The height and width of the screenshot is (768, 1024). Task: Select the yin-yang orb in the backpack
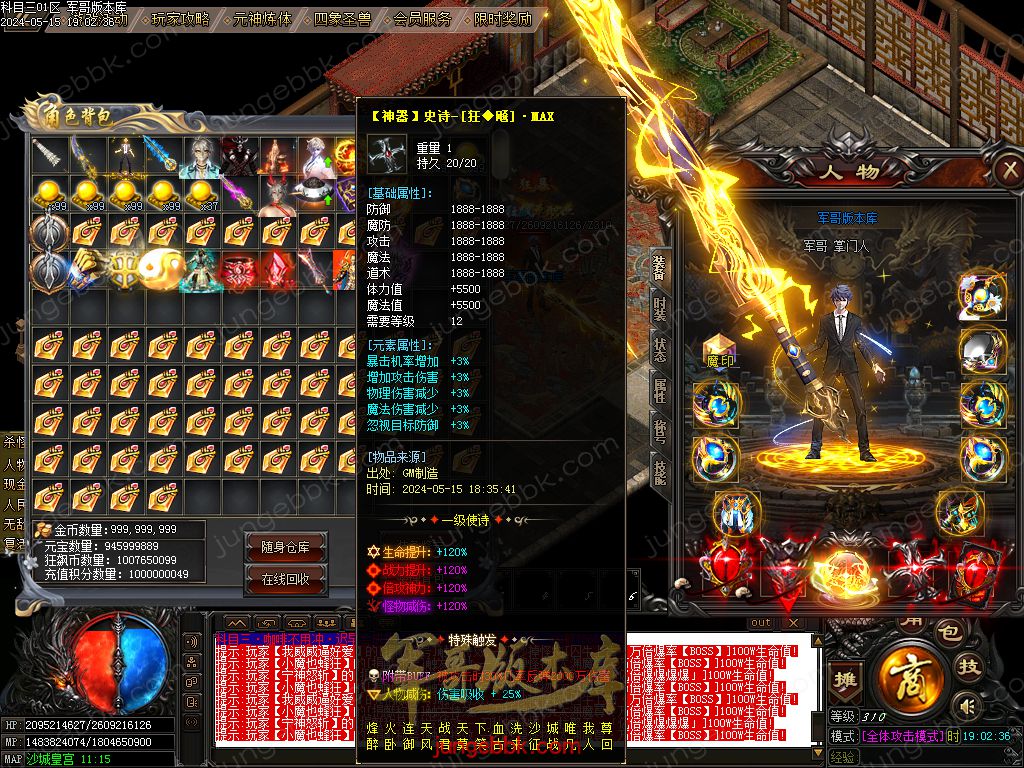pyautogui.click(x=161, y=270)
